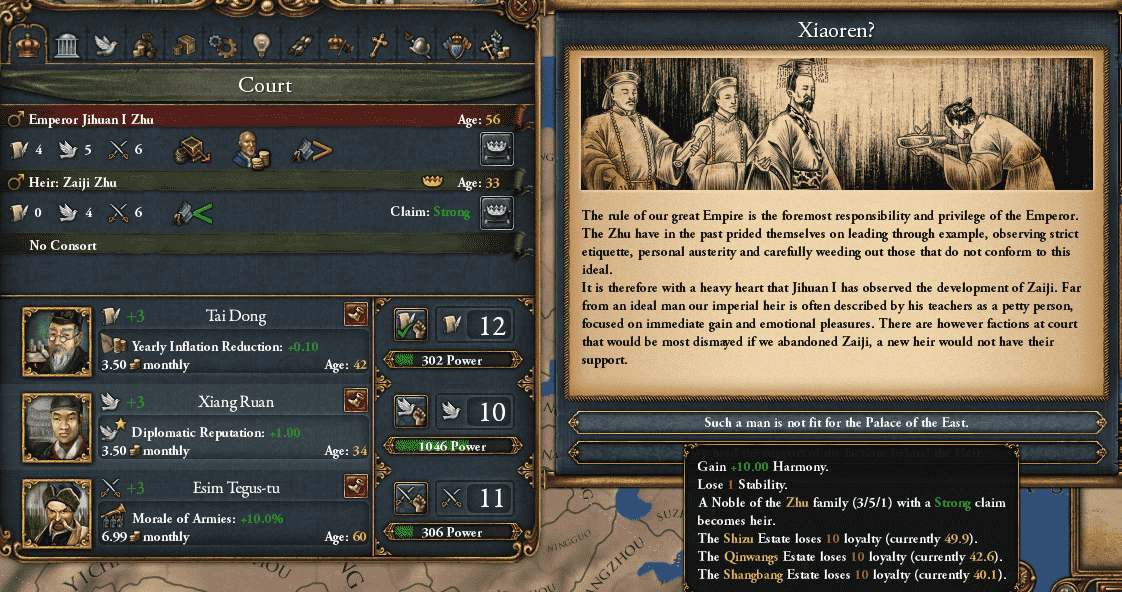Switch to the Government tab with columned building icon
The height and width of the screenshot is (592, 1122).
coord(68,45)
